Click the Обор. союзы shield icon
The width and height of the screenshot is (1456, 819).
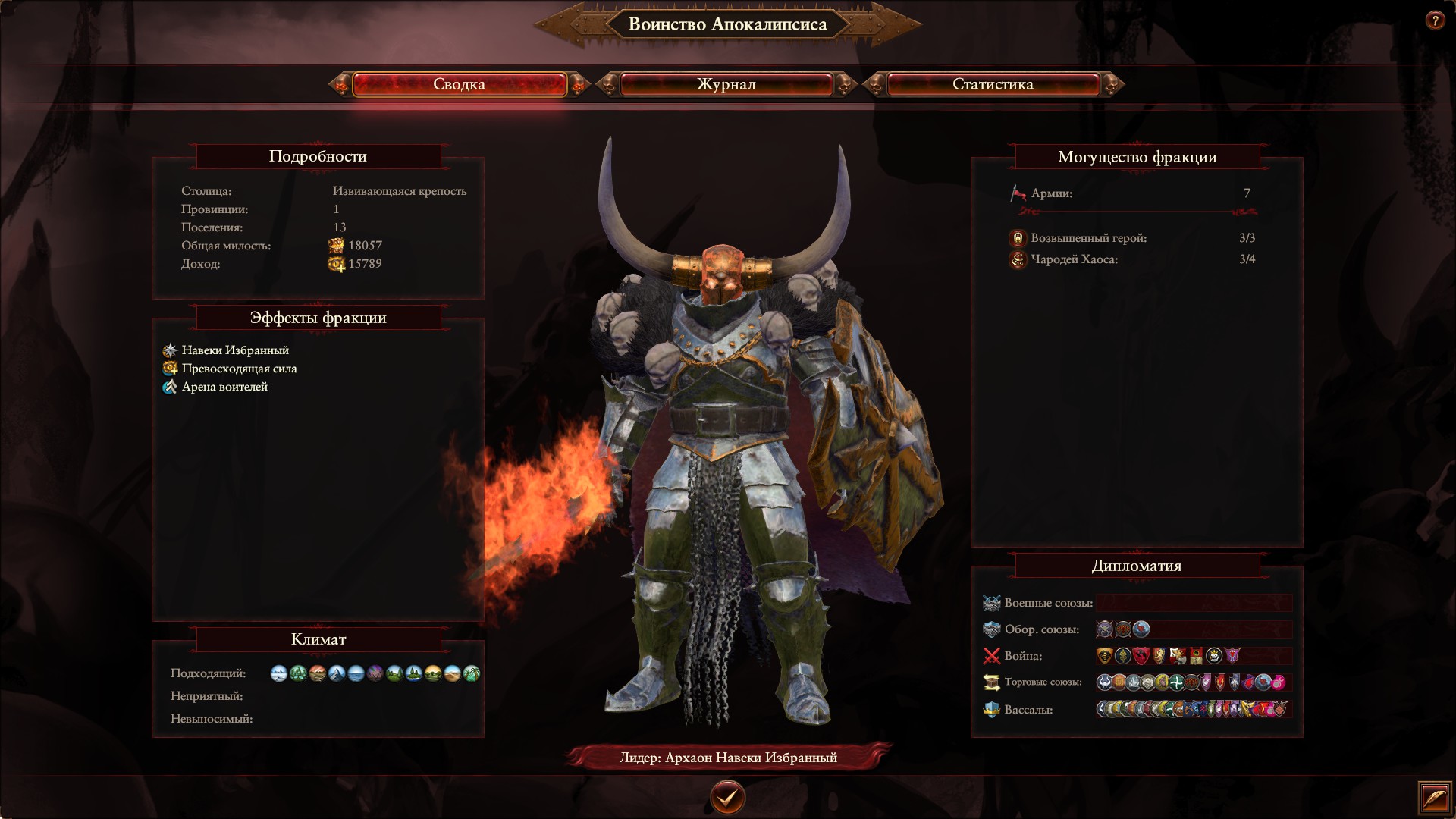tap(992, 629)
